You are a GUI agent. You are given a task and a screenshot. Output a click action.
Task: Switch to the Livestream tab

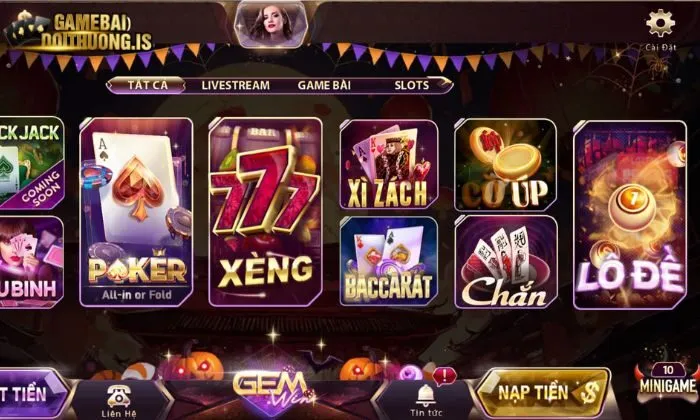[x=235, y=85]
